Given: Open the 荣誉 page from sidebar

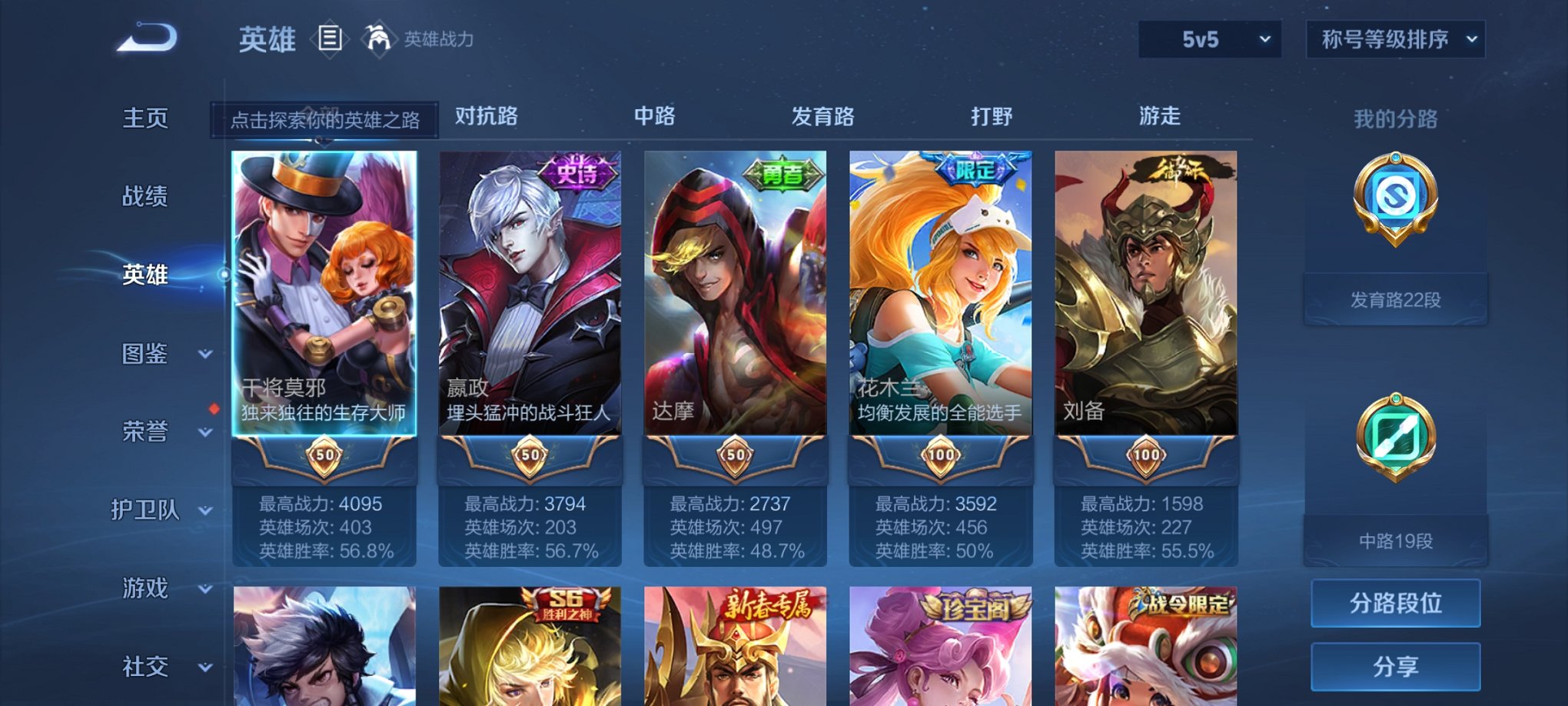Looking at the screenshot, I should coord(146,431).
